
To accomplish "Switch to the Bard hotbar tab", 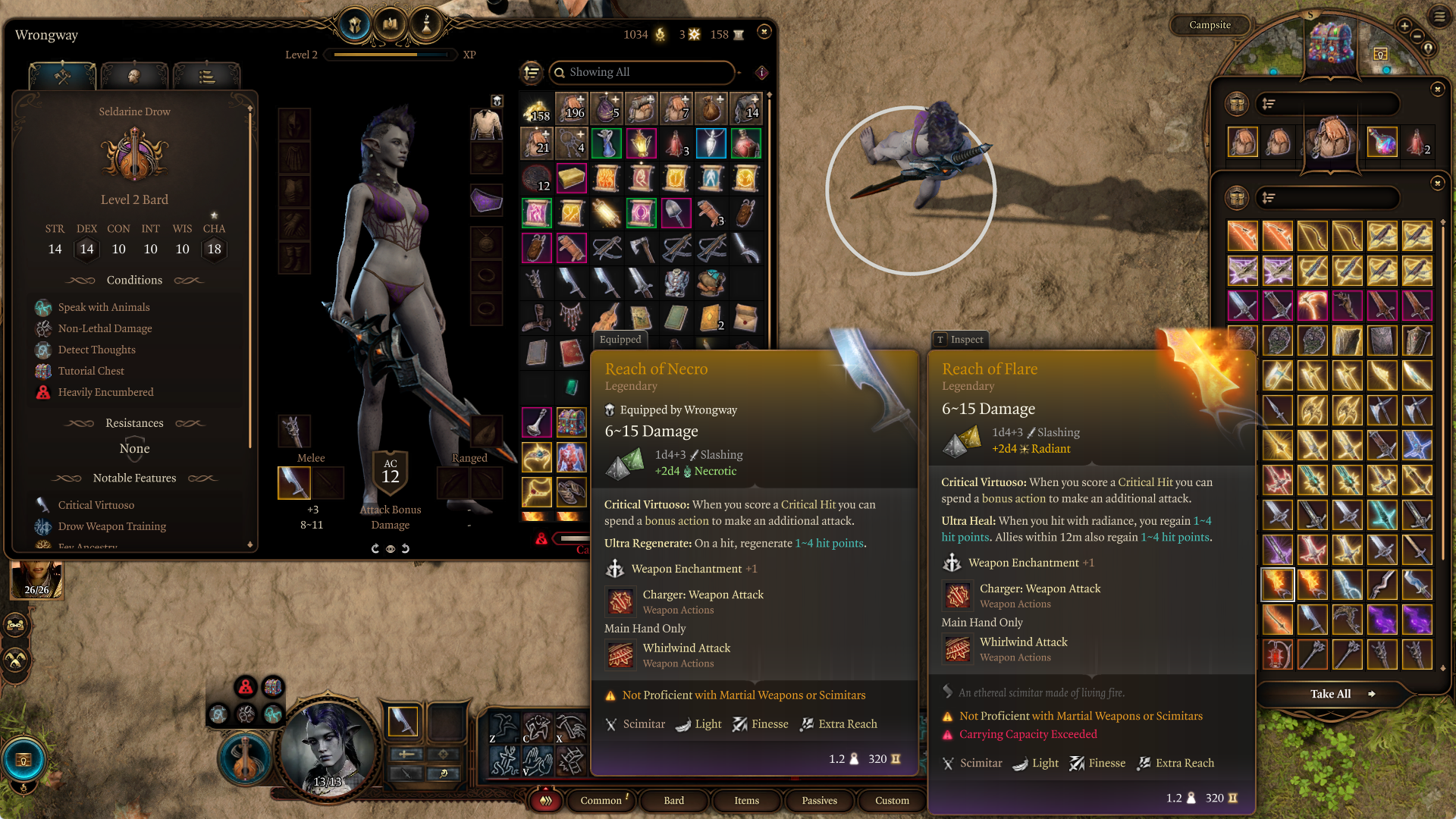I will click(673, 800).
